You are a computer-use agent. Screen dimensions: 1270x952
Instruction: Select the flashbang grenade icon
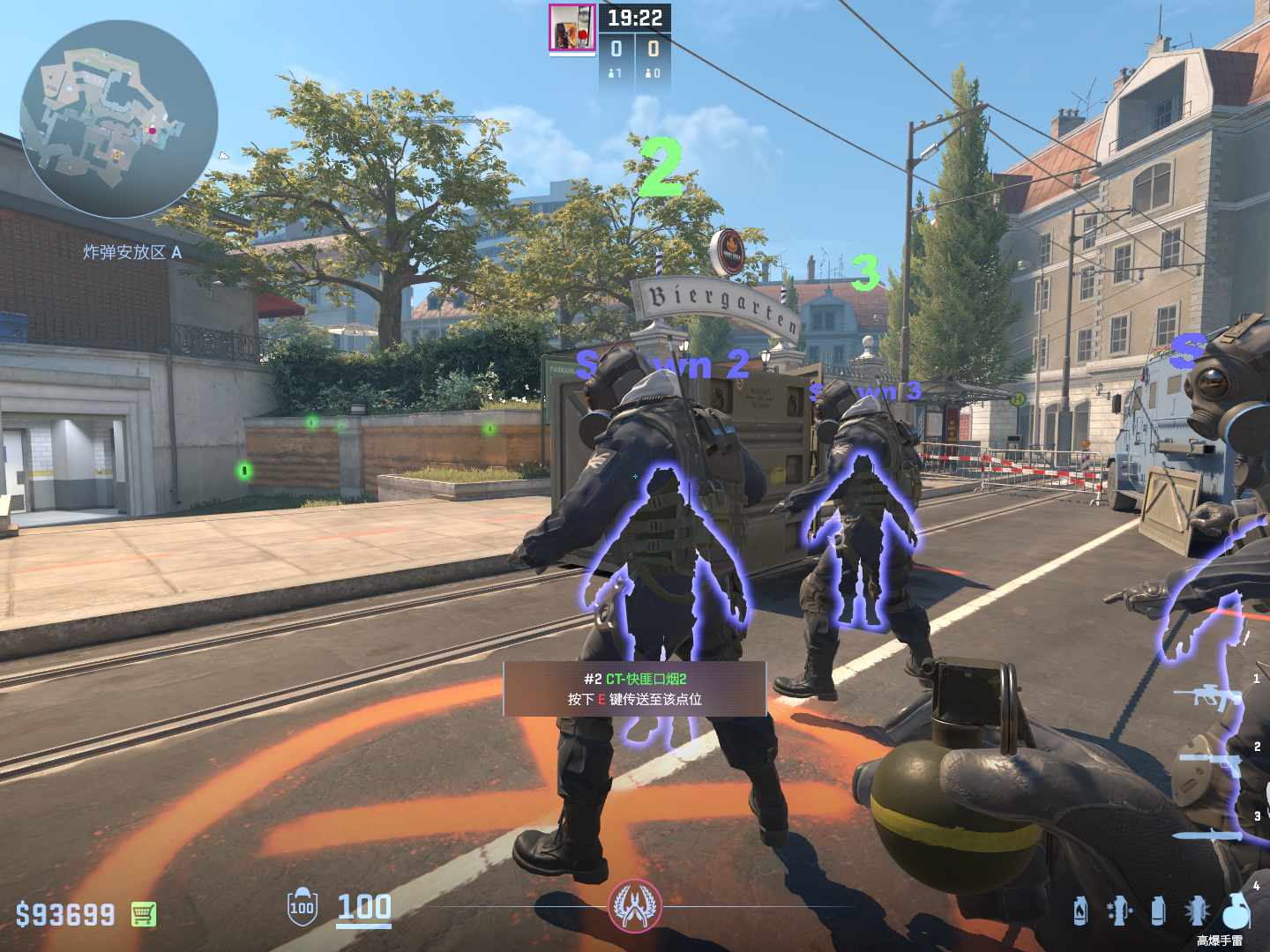point(1197,911)
